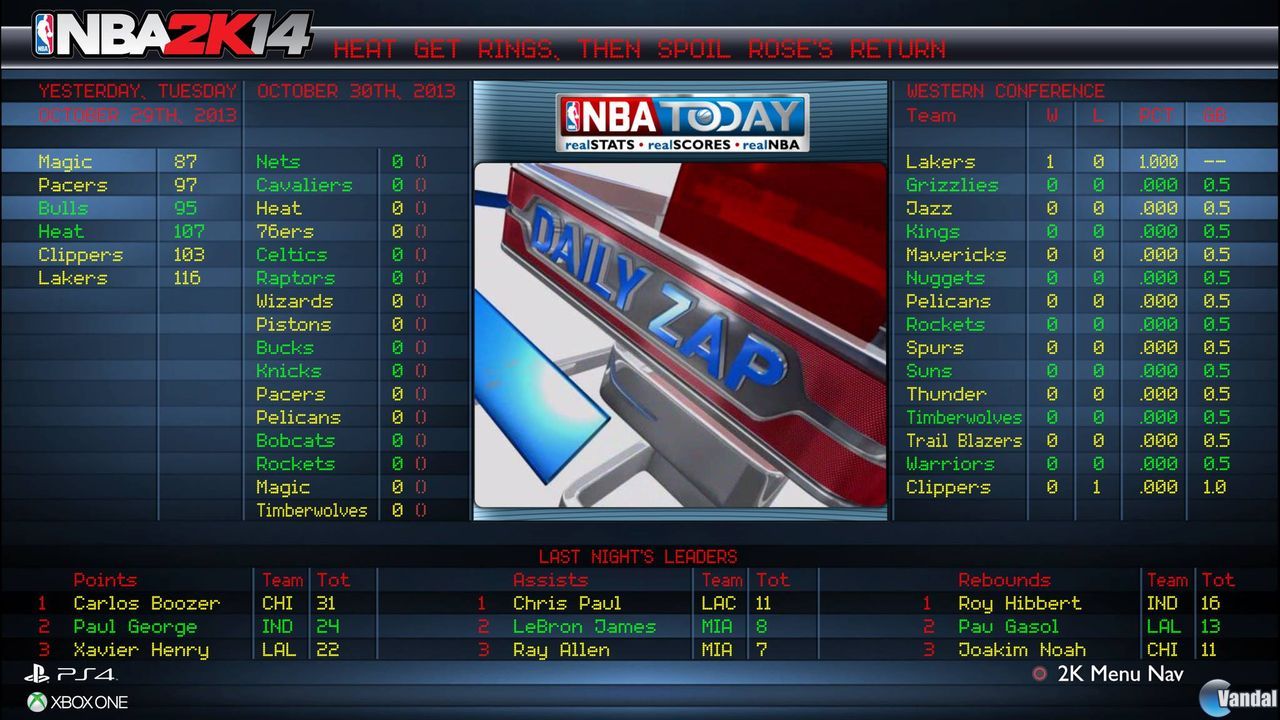Click the 2K Menu Nav indicator dot
The image size is (1280, 720).
point(1040,674)
